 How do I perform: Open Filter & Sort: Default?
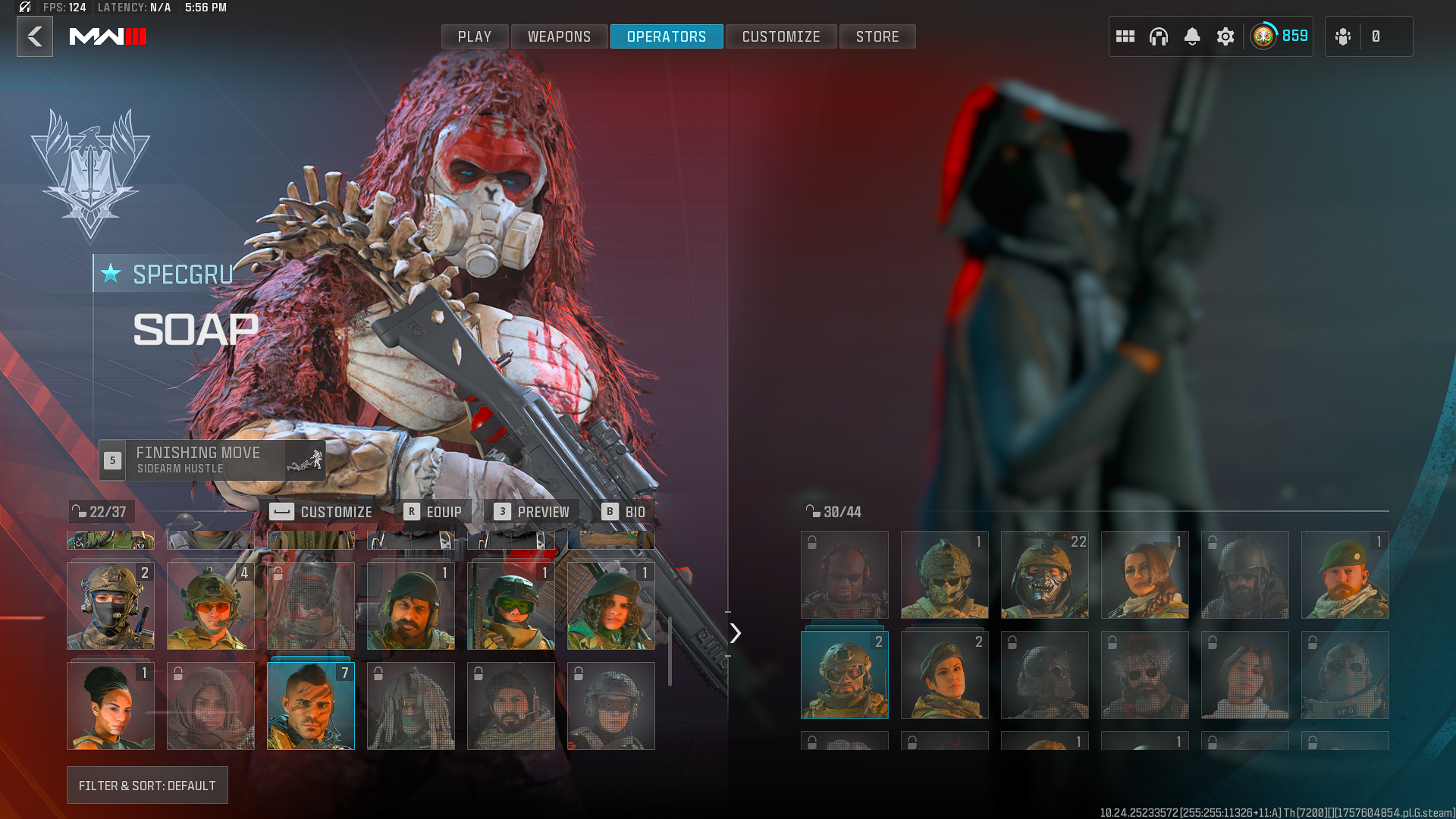(x=147, y=786)
